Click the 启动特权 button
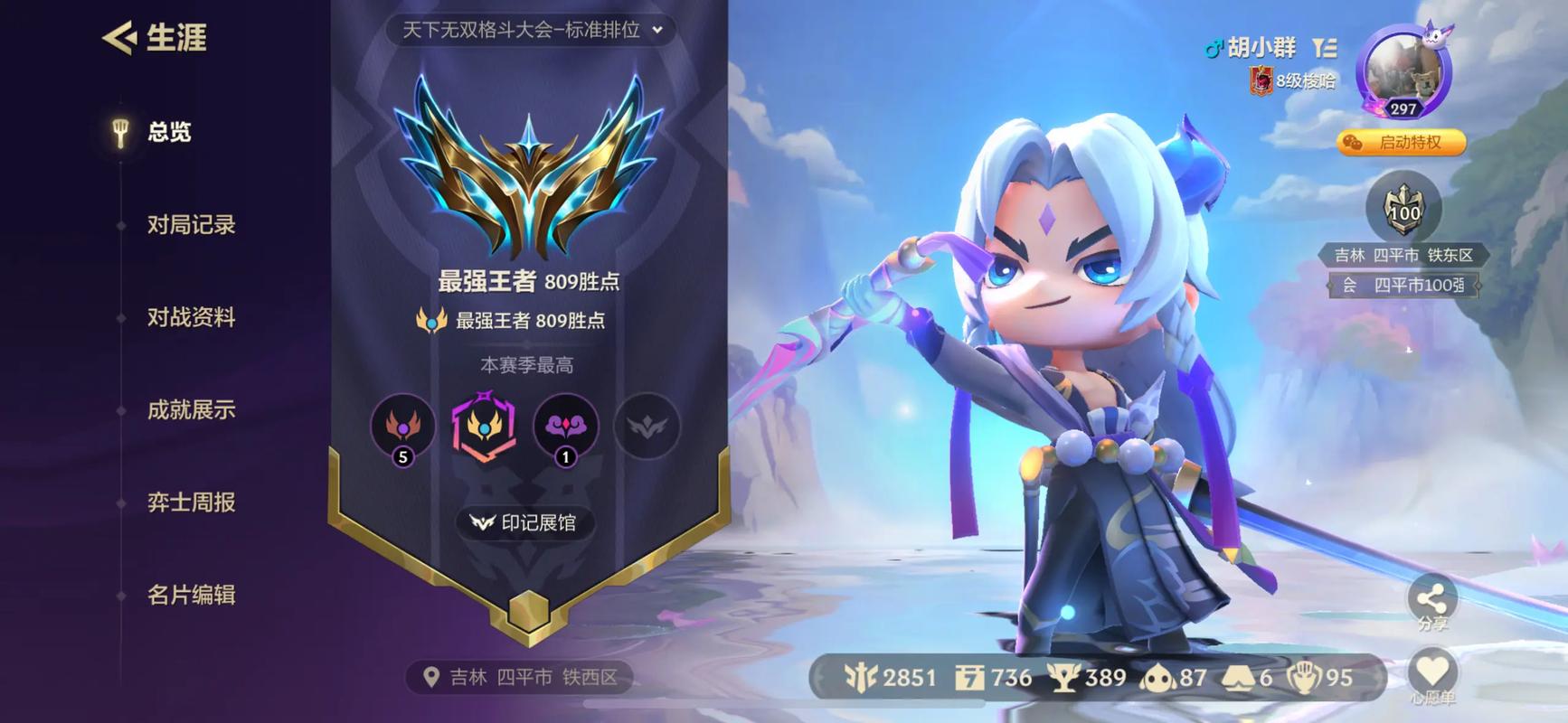The height and width of the screenshot is (723, 1568). [x=1401, y=143]
